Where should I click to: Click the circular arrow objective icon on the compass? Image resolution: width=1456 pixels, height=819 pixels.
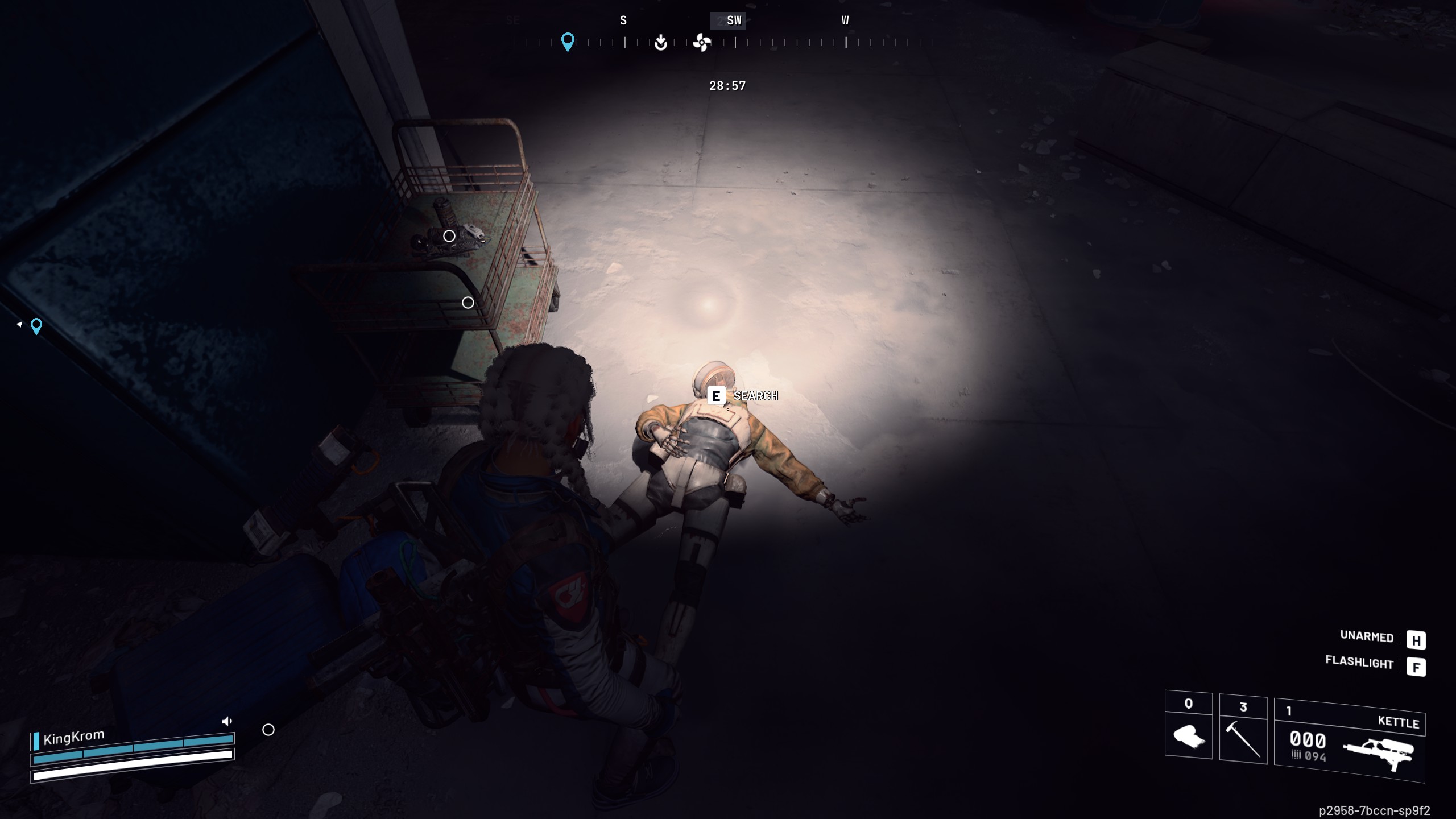(x=659, y=43)
